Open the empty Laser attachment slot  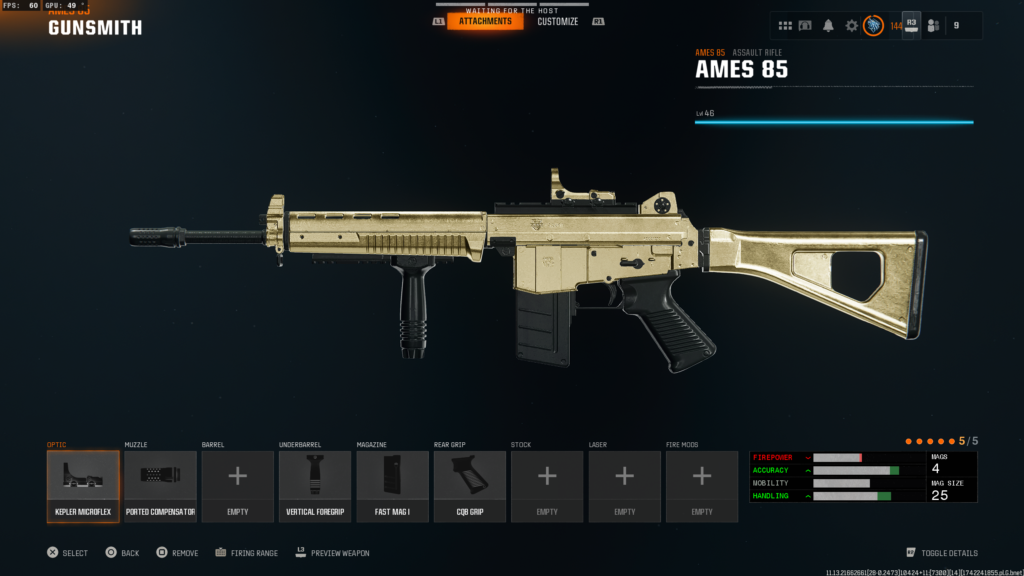(624, 486)
